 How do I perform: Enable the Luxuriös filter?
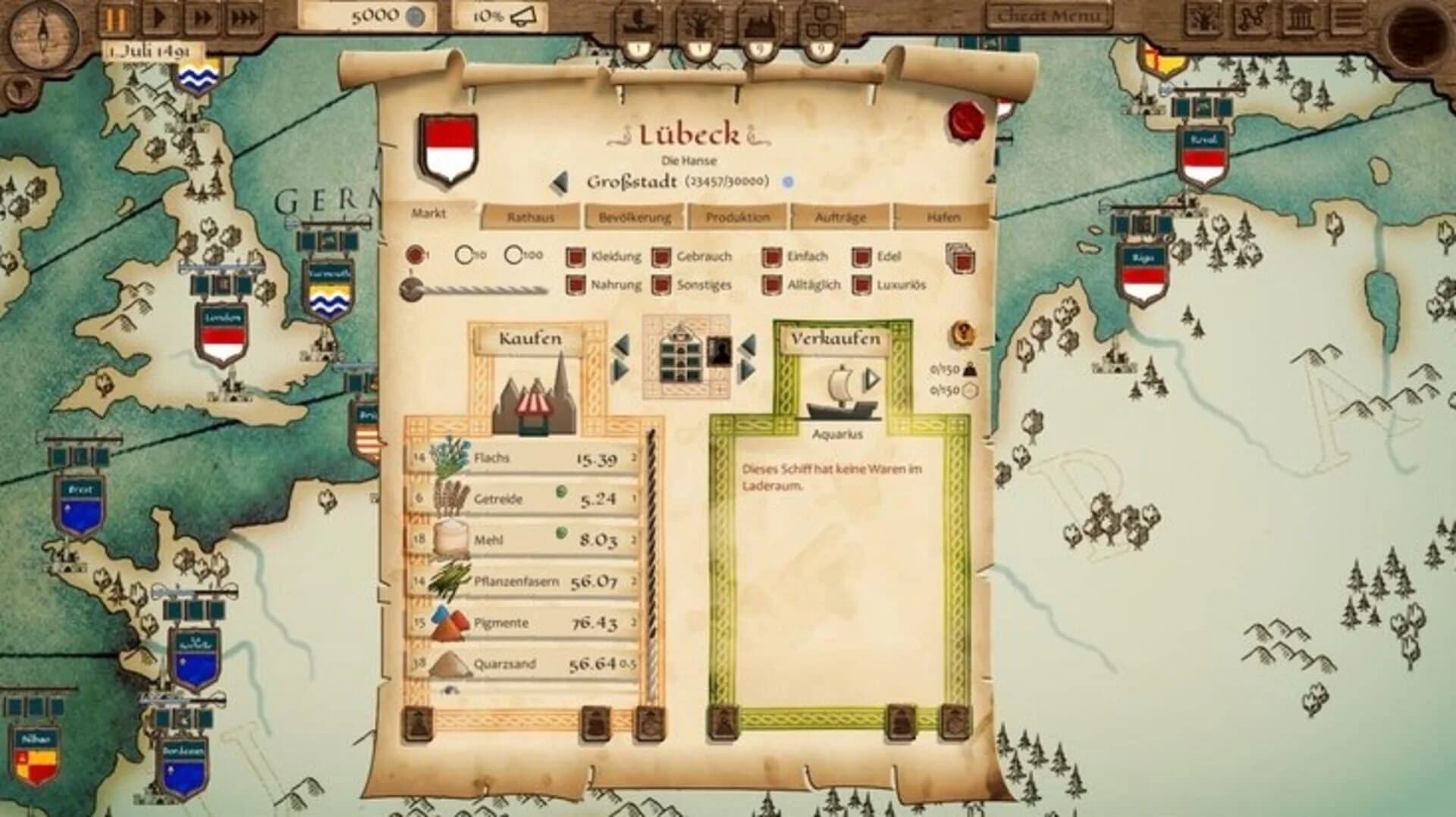click(x=863, y=285)
